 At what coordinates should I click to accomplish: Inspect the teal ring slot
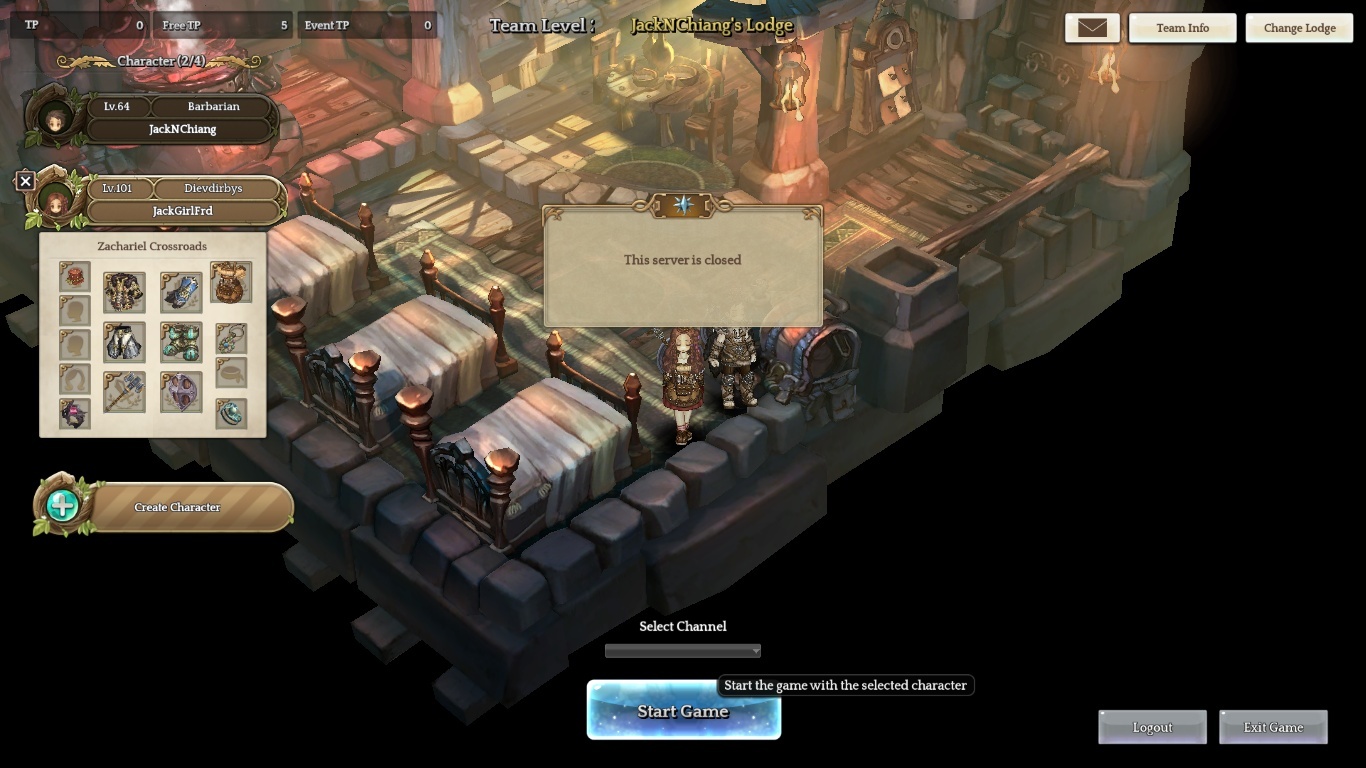[231, 413]
